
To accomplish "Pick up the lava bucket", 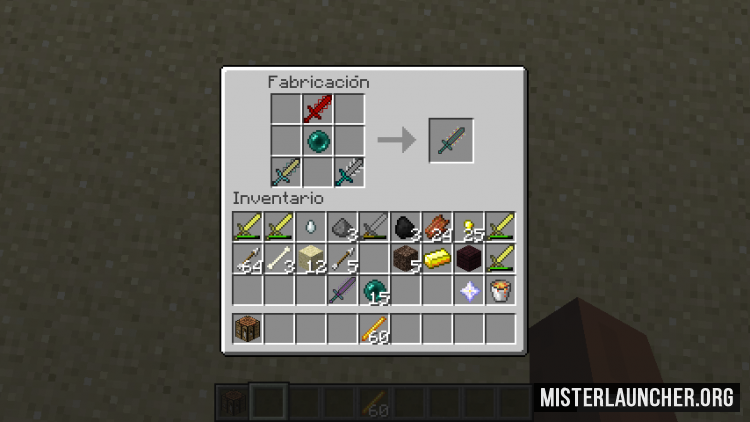I will point(499,291).
